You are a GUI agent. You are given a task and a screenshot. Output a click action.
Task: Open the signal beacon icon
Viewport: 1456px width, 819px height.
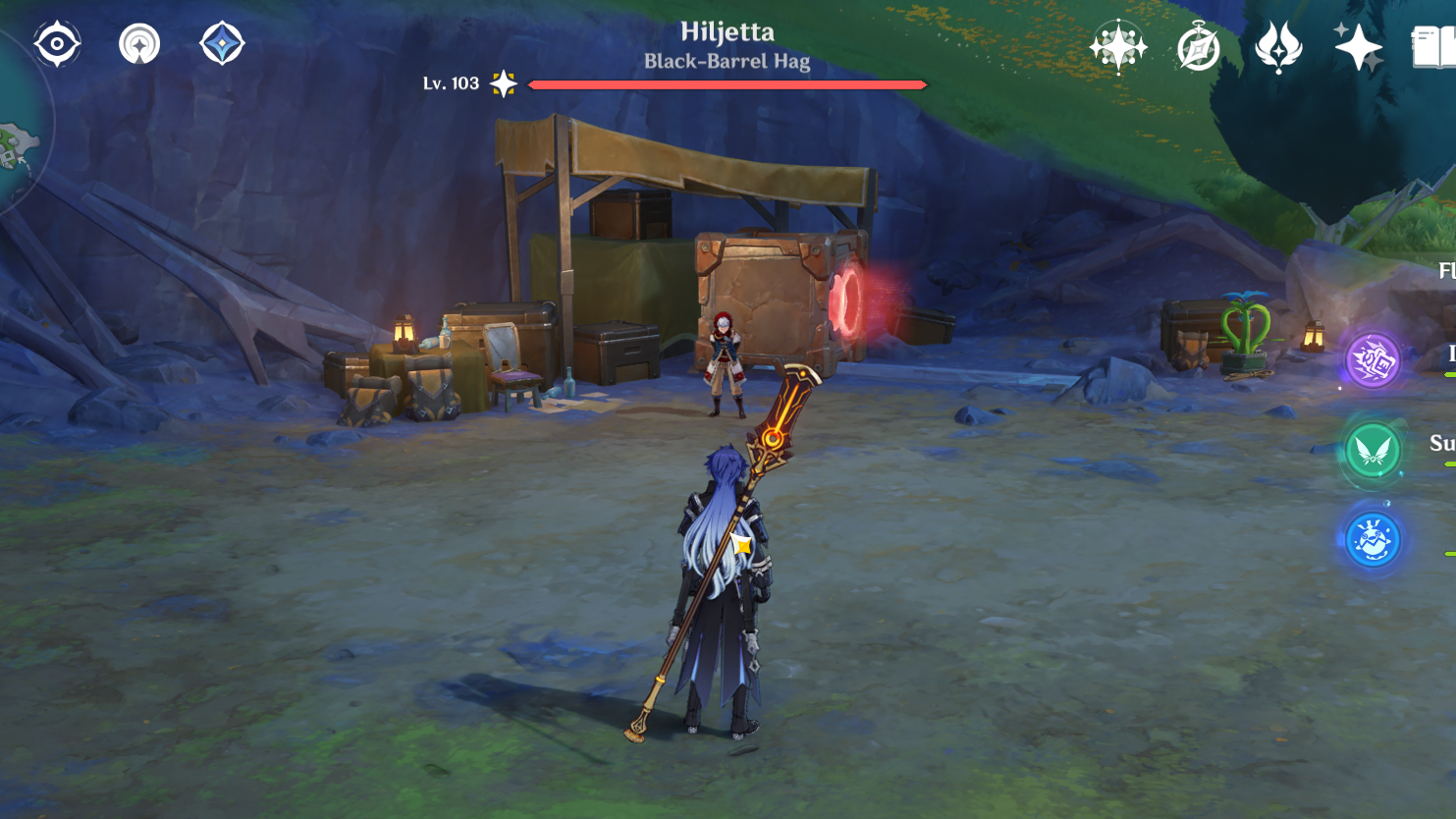pos(139,44)
